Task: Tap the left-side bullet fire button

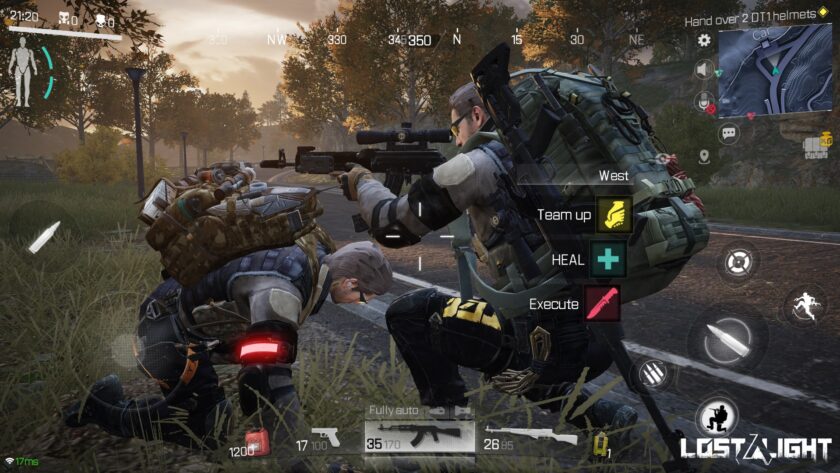Action: tap(43, 237)
